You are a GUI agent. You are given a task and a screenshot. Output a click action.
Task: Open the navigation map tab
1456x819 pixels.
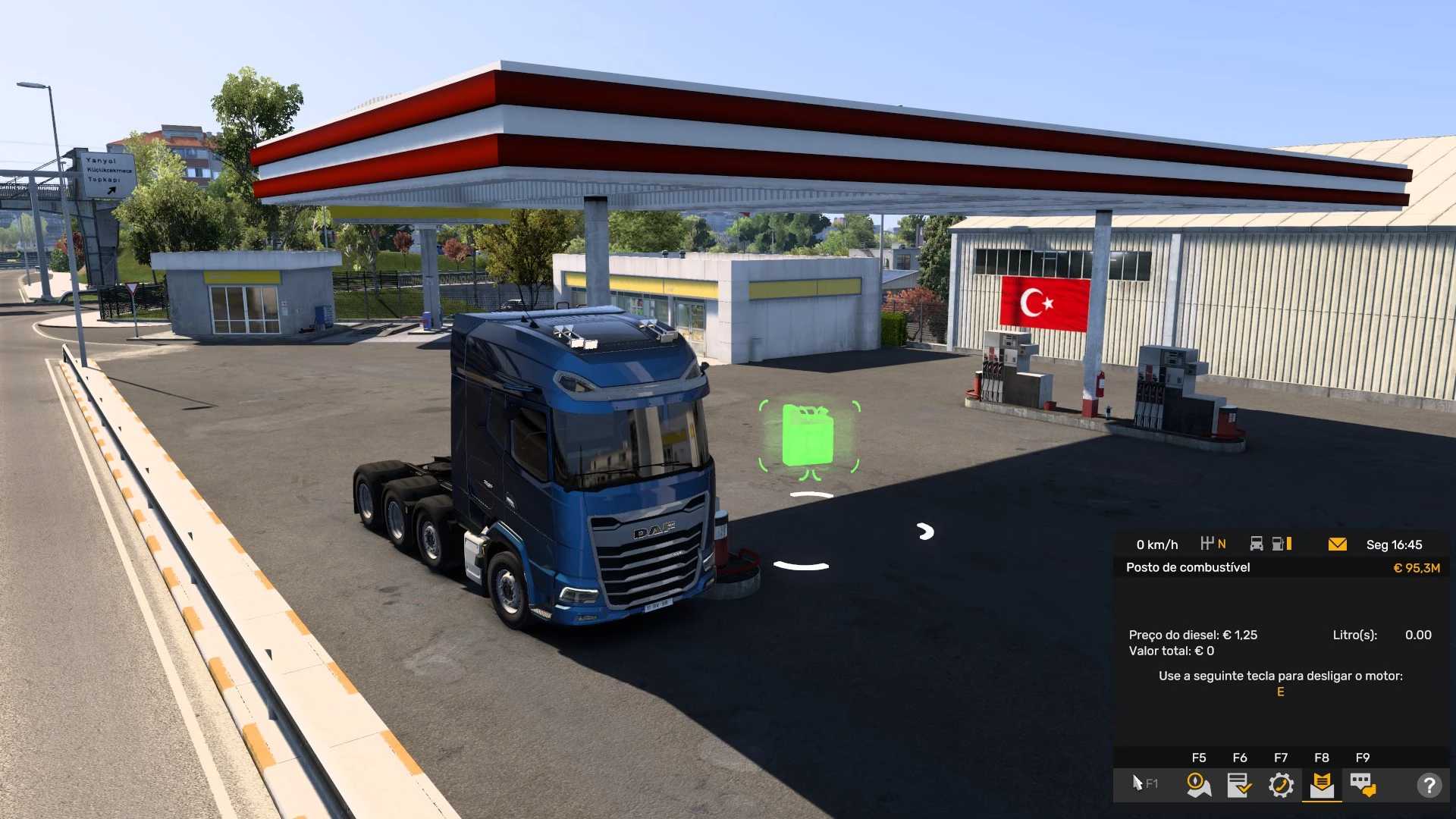coord(1198,785)
